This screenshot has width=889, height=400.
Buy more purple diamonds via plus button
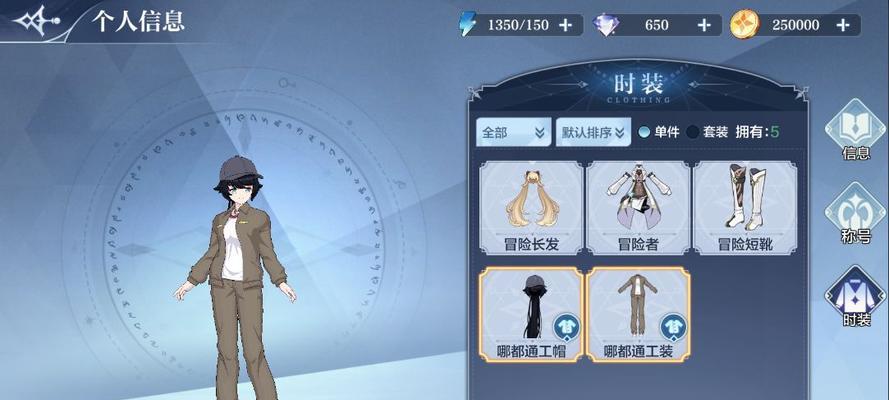point(704,25)
